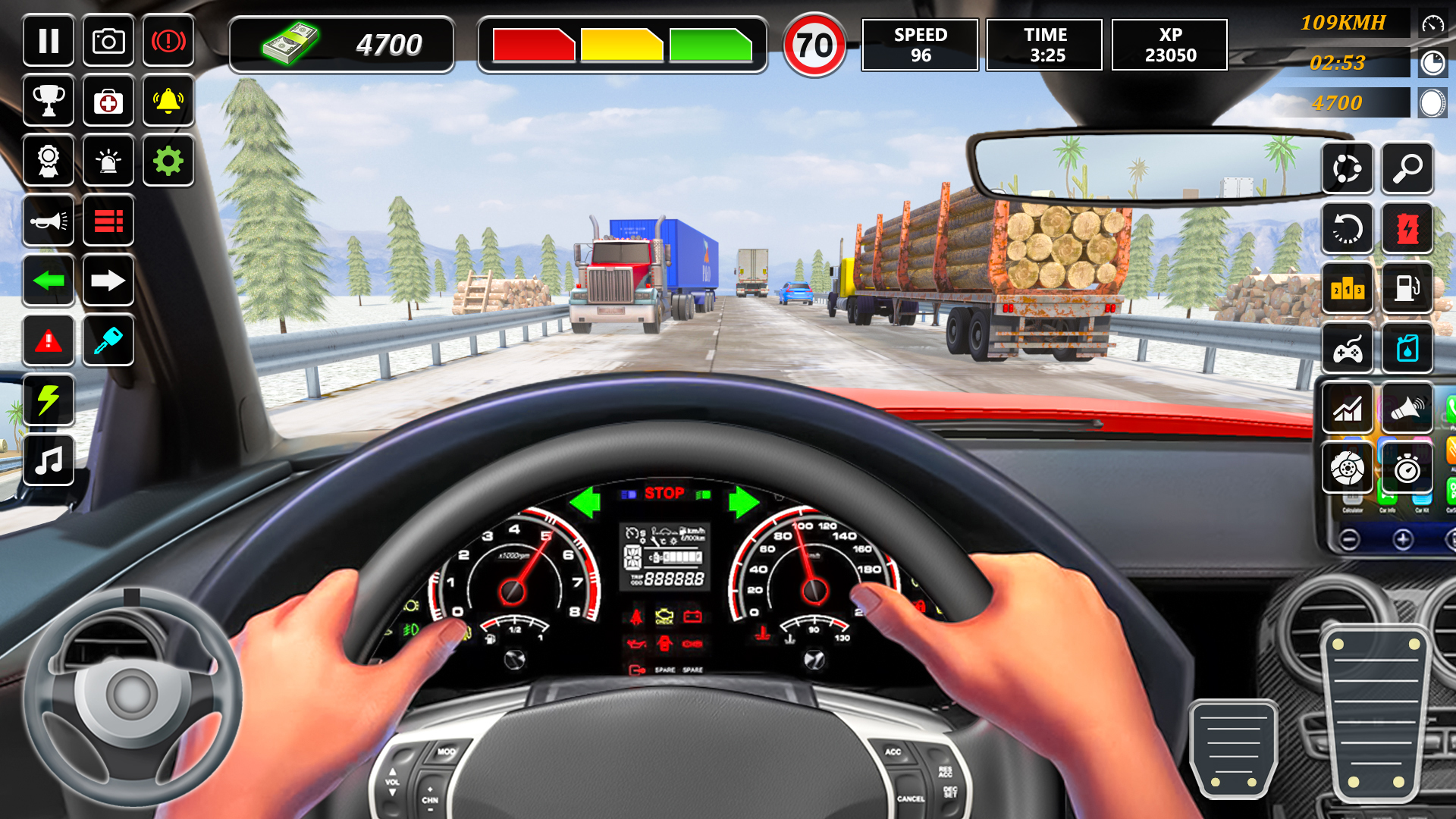This screenshot has width=1456, height=819.
Task: Activate the right turn signal arrow
Action: (x=108, y=281)
